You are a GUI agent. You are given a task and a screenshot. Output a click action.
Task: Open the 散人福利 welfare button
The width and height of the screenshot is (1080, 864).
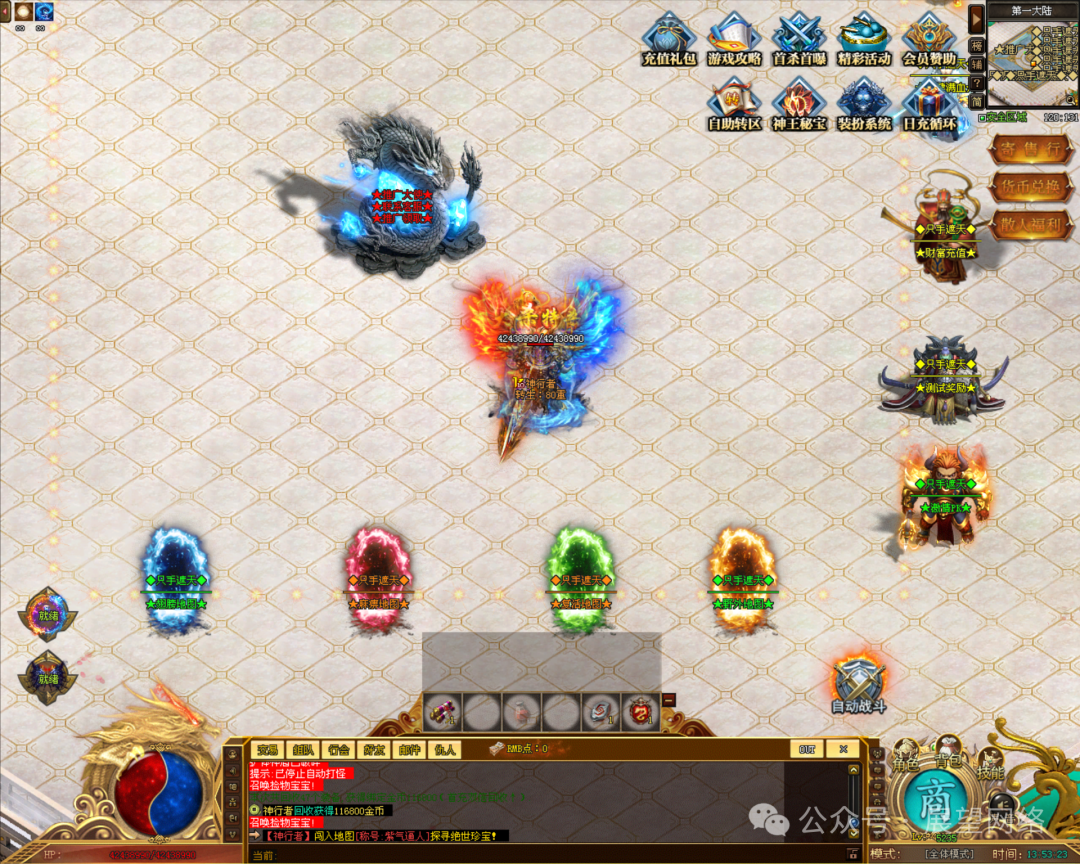pos(1025,225)
